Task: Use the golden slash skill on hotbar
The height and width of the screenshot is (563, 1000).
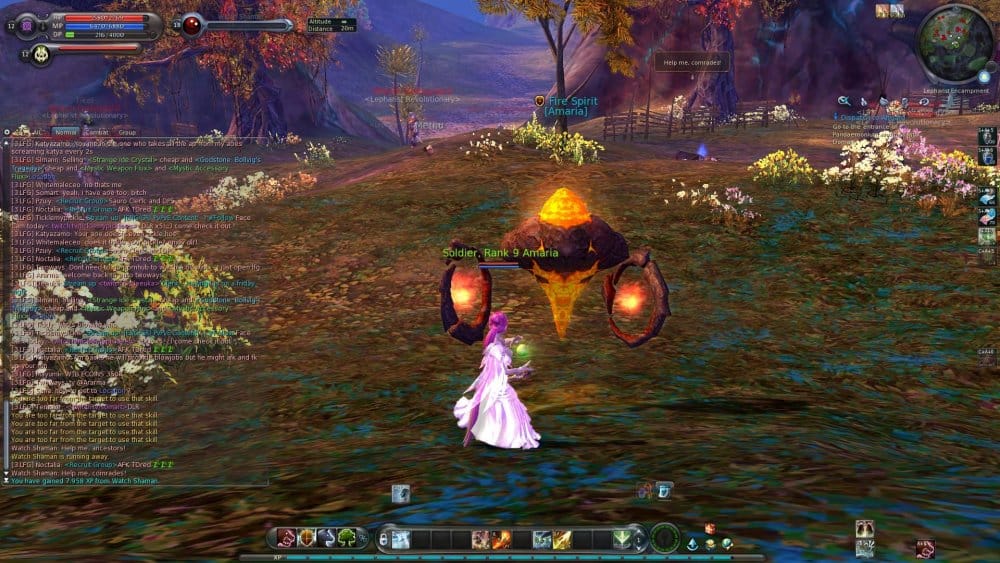Action: pos(561,539)
